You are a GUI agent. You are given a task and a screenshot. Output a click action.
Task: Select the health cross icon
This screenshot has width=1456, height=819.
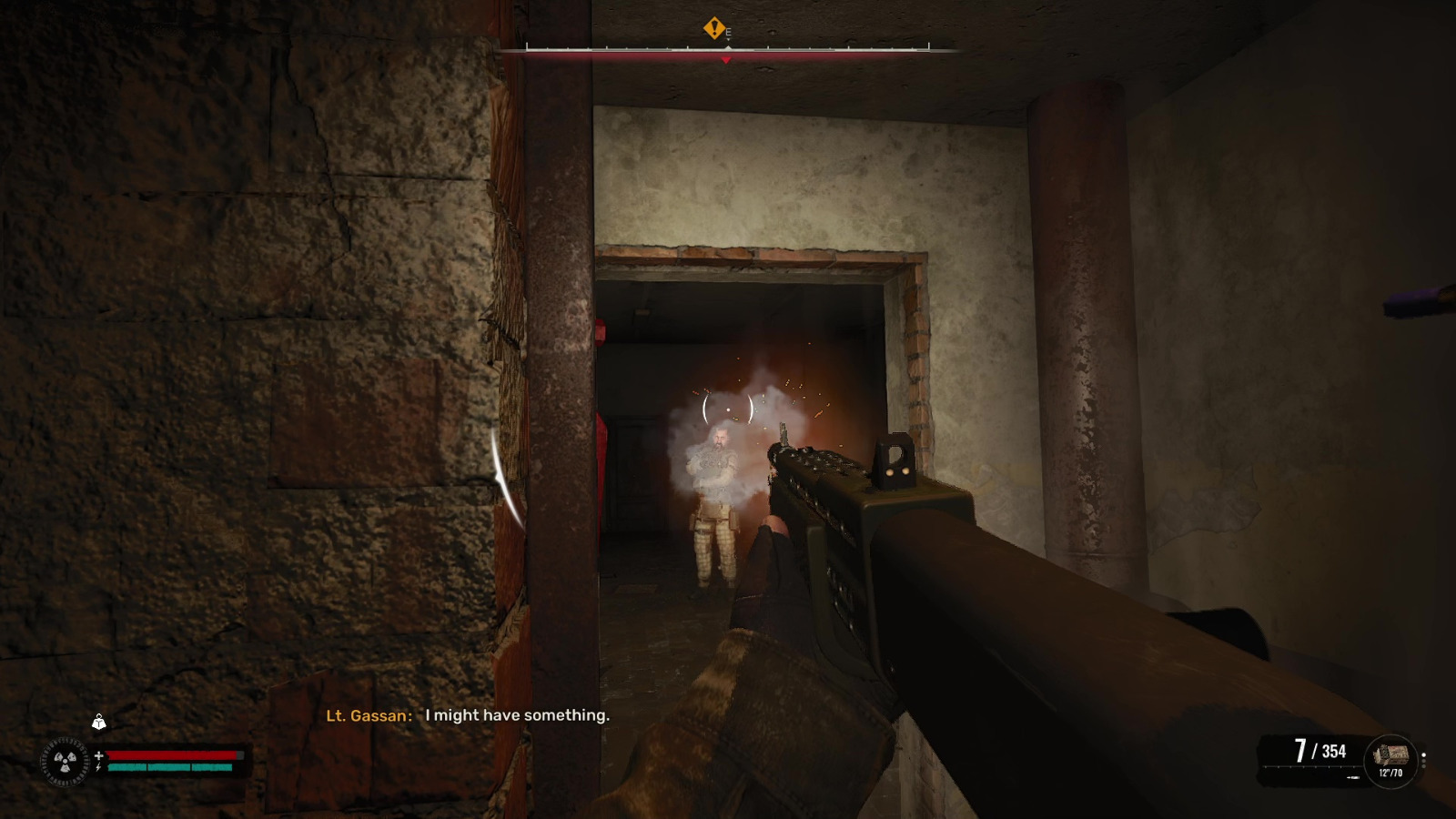point(99,755)
